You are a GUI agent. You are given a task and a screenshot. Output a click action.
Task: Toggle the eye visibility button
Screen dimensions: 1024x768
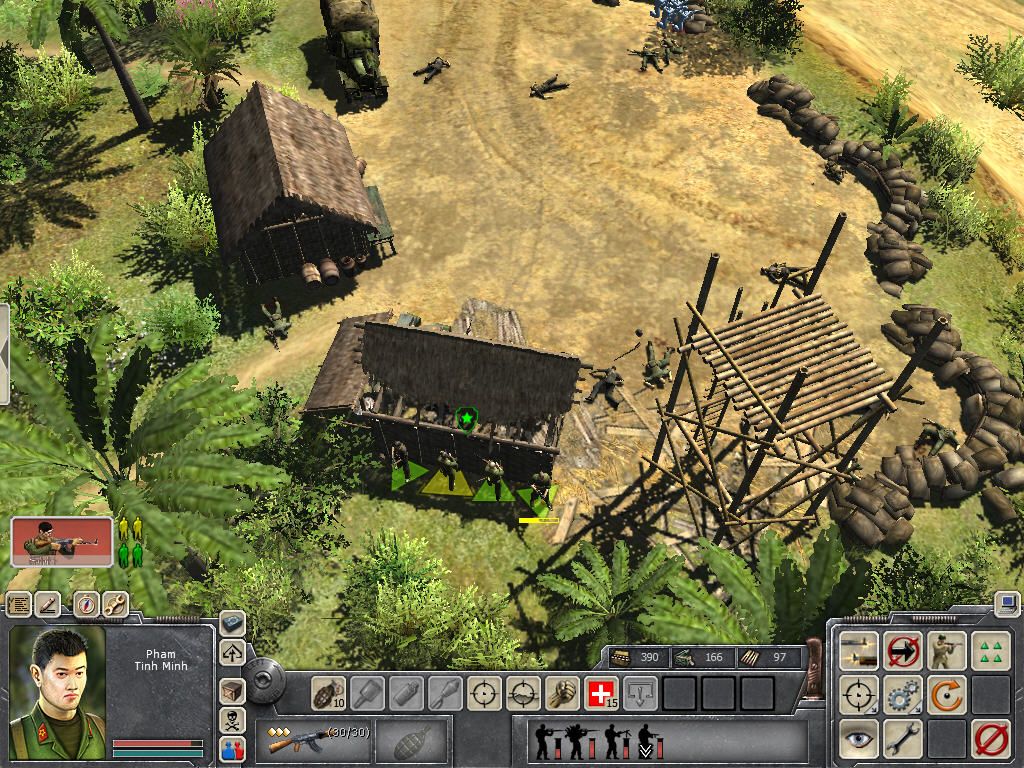point(859,738)
